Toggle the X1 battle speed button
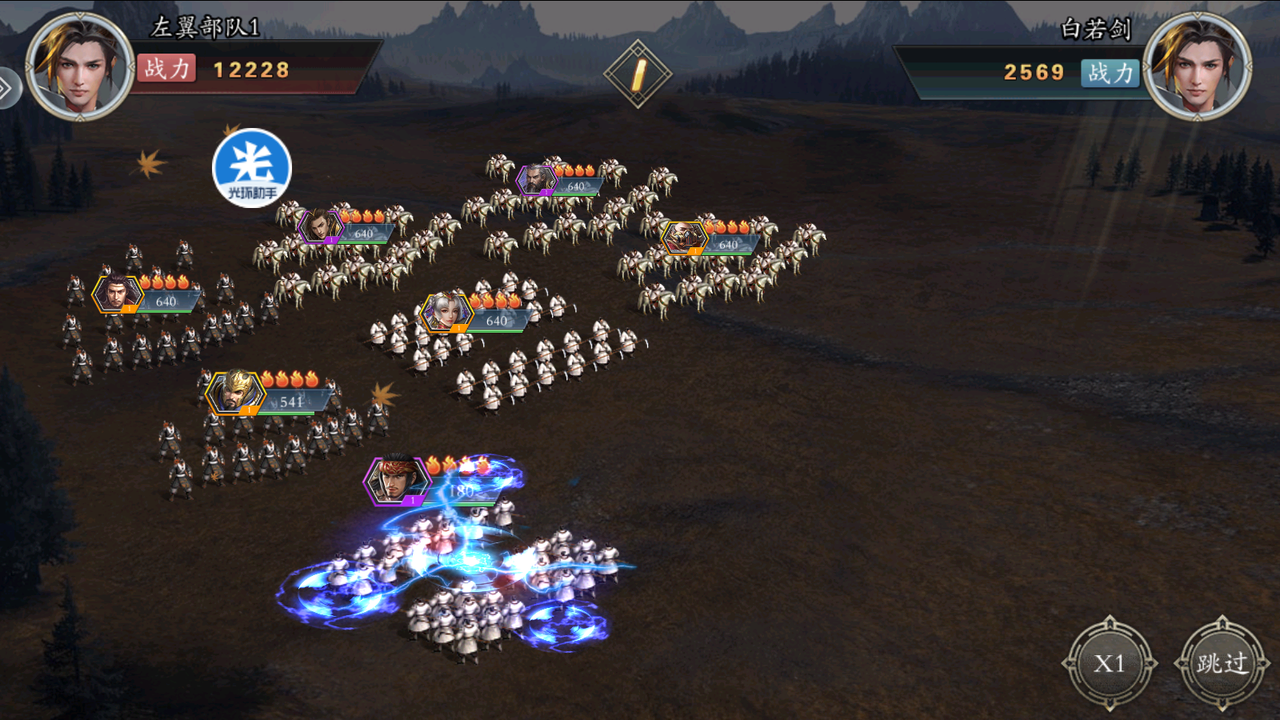The height and width of the screenshot is (720, 1280). coord(1109,664)
